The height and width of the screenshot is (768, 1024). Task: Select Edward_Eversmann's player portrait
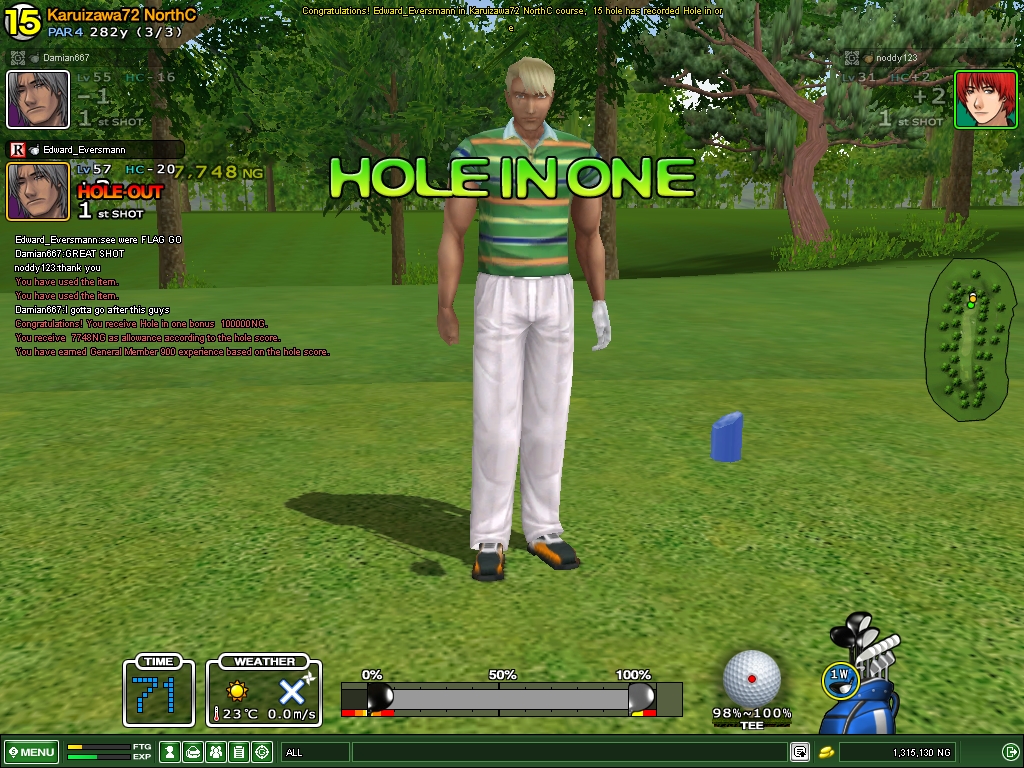[38, 190]
